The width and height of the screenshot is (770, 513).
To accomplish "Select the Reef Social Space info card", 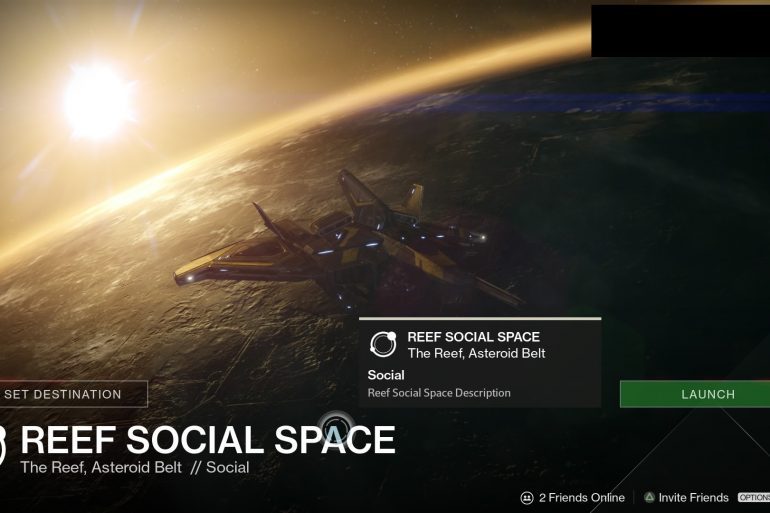I will tap(480, 363).
